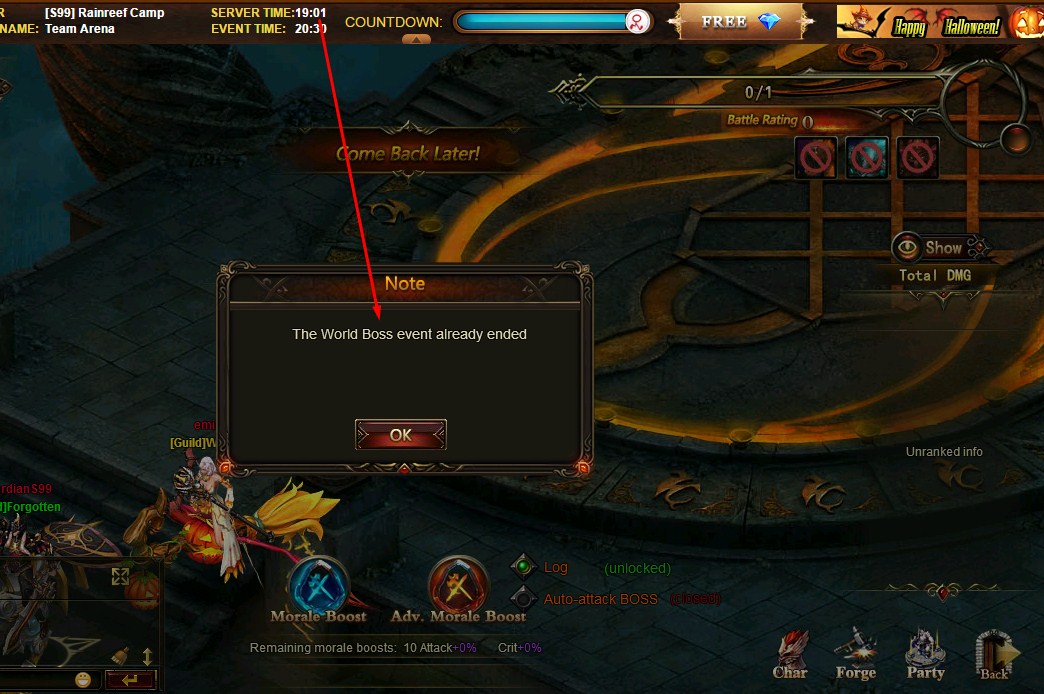Viewport: 1044px width, 694px height.
Task: Open the Party panel
Action: (925, 653)
